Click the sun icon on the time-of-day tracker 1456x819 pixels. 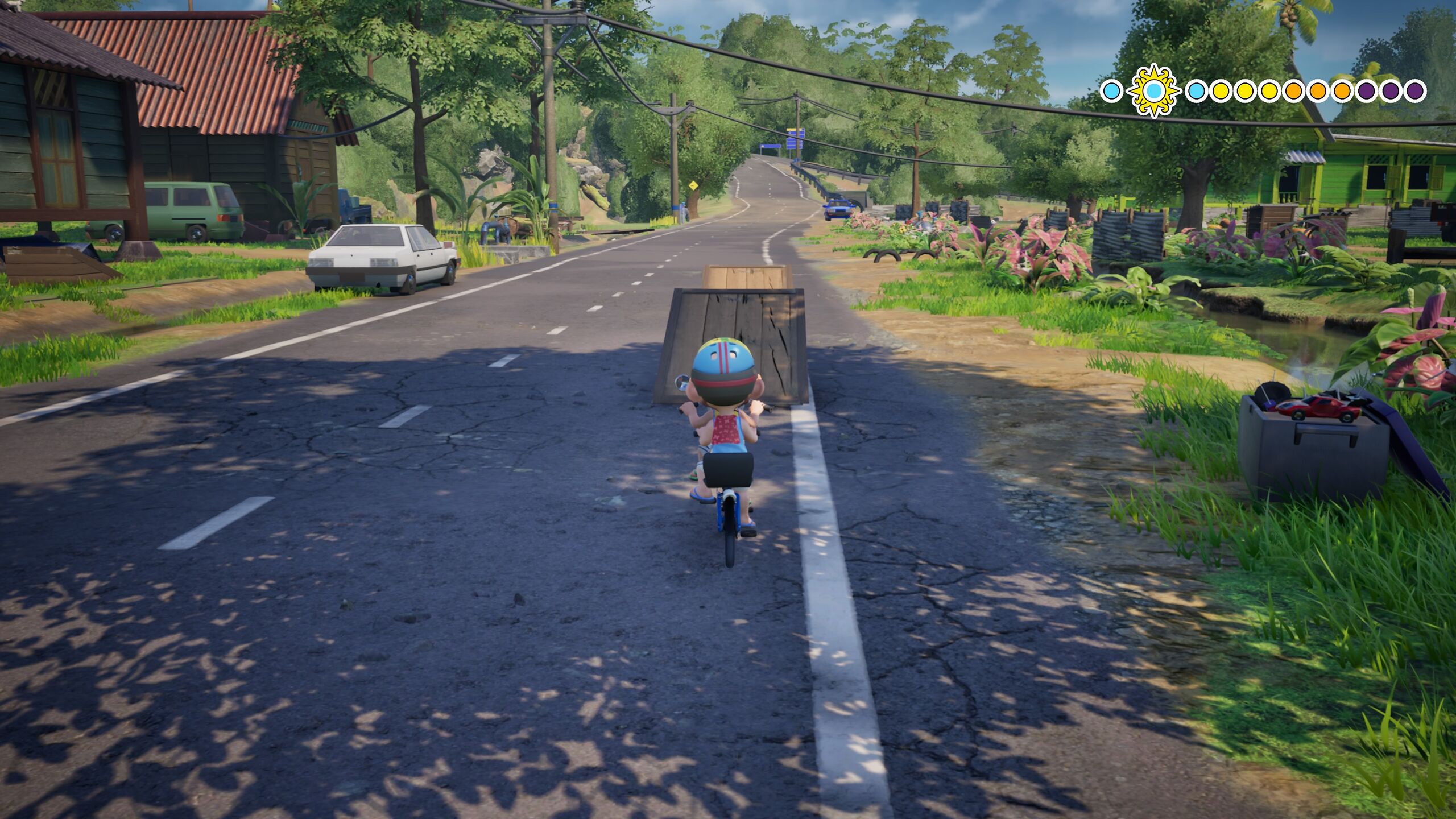[x=1153, y=91]
